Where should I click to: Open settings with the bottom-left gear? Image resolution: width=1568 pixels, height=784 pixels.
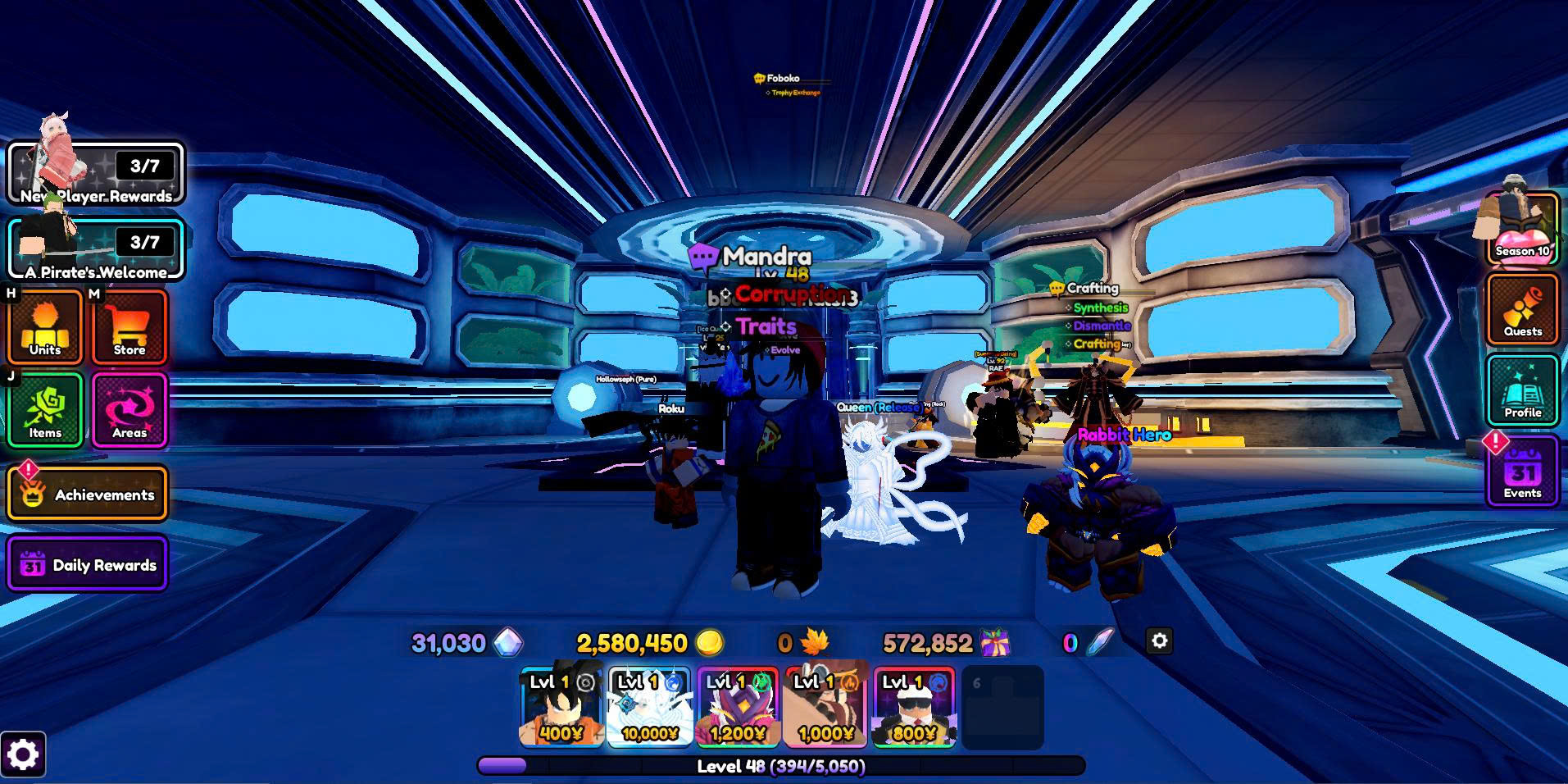[23, 754]
